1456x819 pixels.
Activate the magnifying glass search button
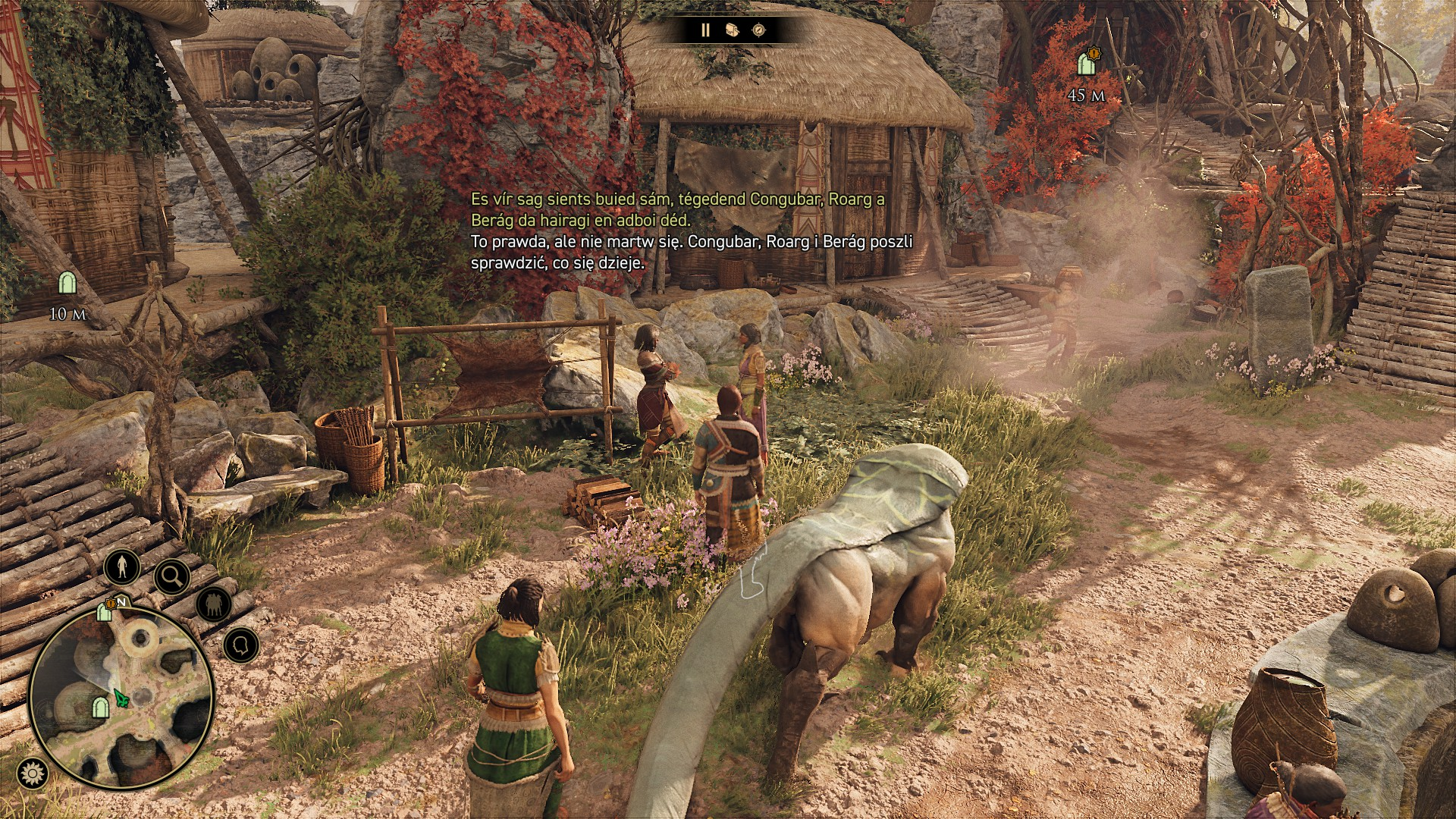click(x=172, y=577)
